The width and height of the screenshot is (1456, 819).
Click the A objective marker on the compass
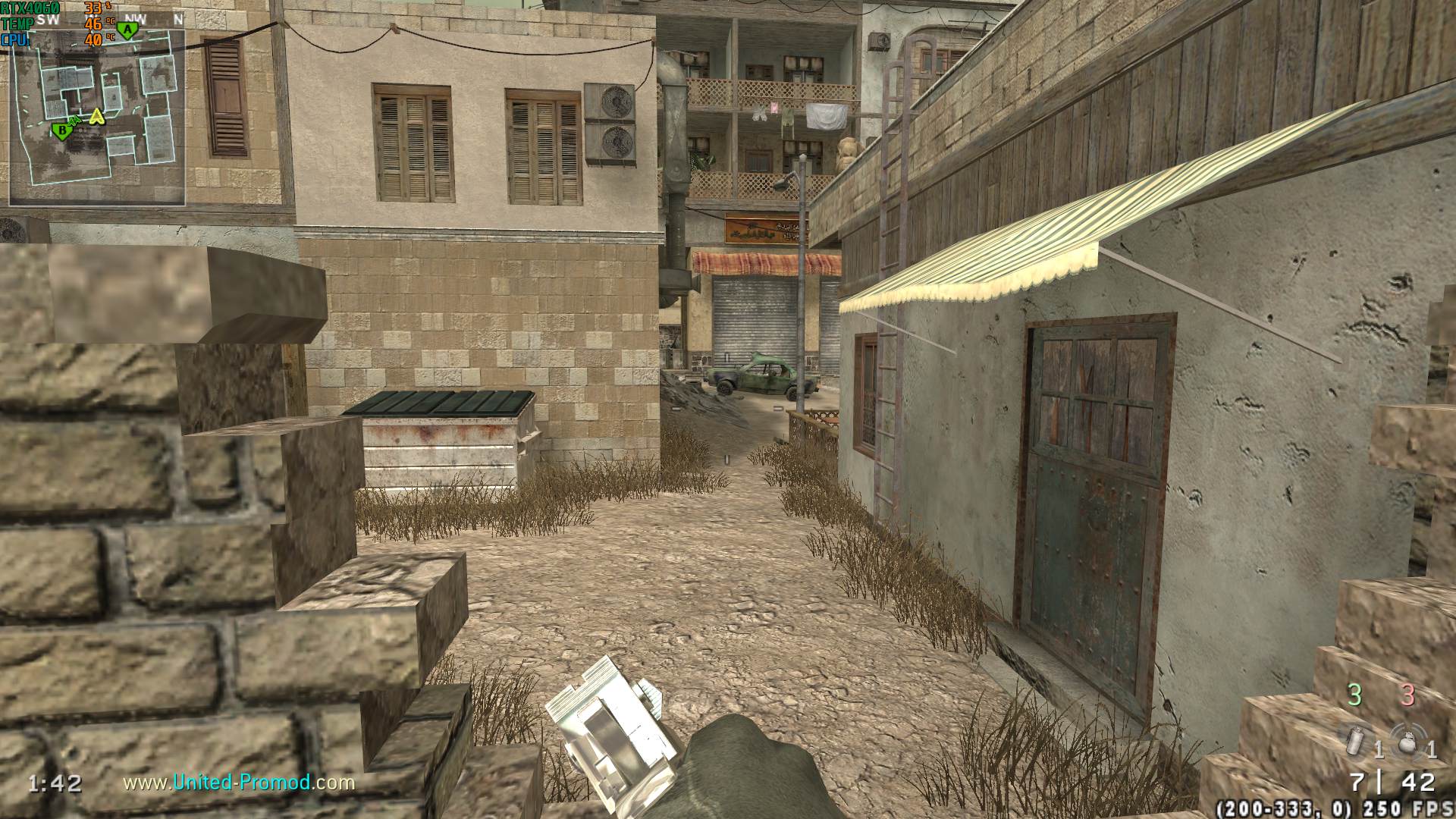[128, 30]
